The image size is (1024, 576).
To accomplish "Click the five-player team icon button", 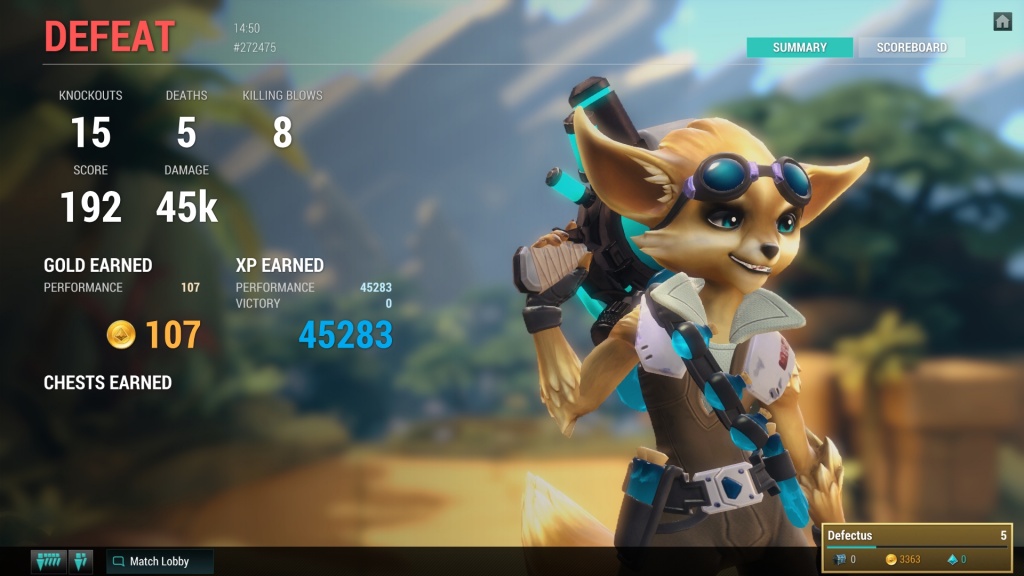I will click(x=48, y=561).
